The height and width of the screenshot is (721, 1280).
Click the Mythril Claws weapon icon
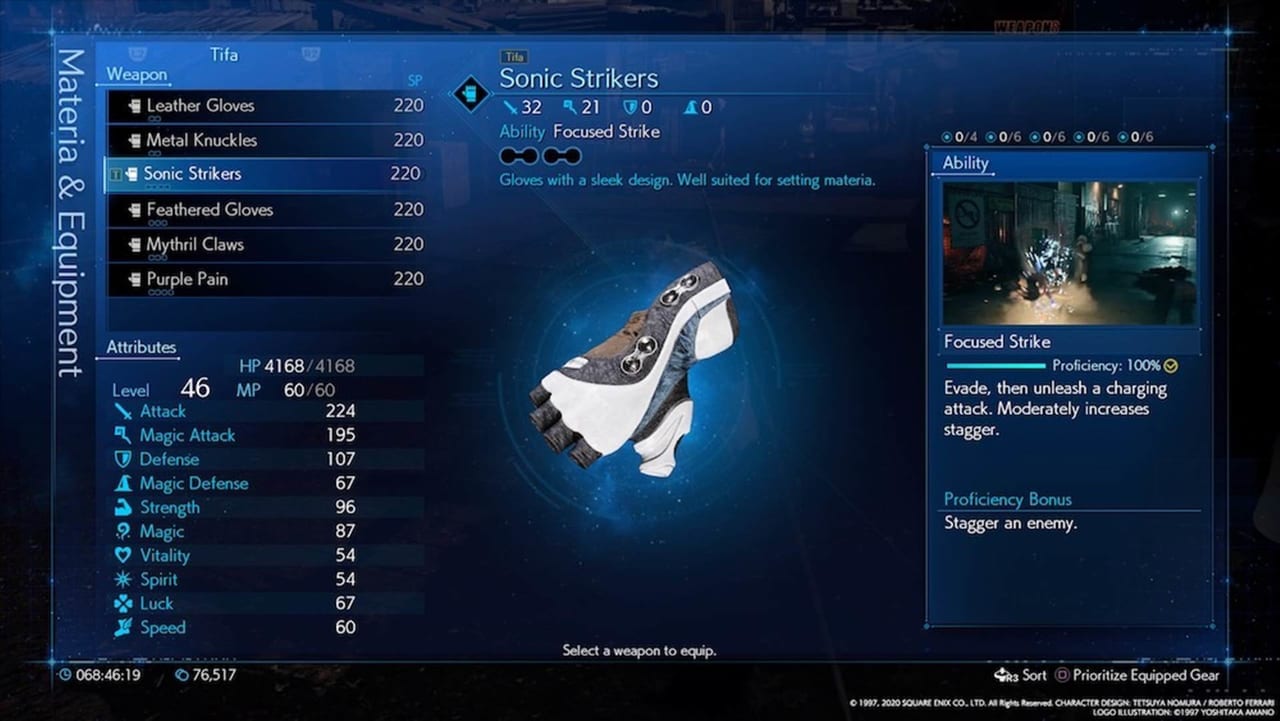[134, 244]
